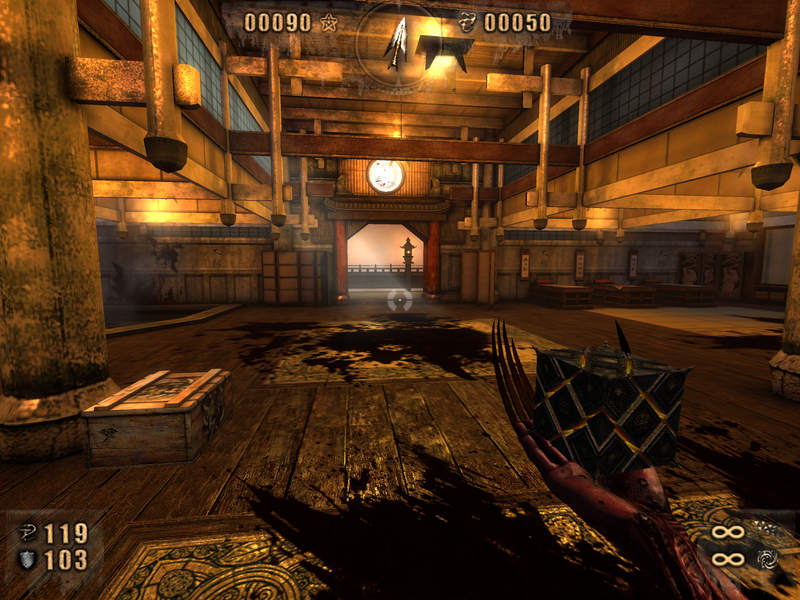800x600 pixels.
Task: Click the souls counter icon
Action: click(467, 23)
